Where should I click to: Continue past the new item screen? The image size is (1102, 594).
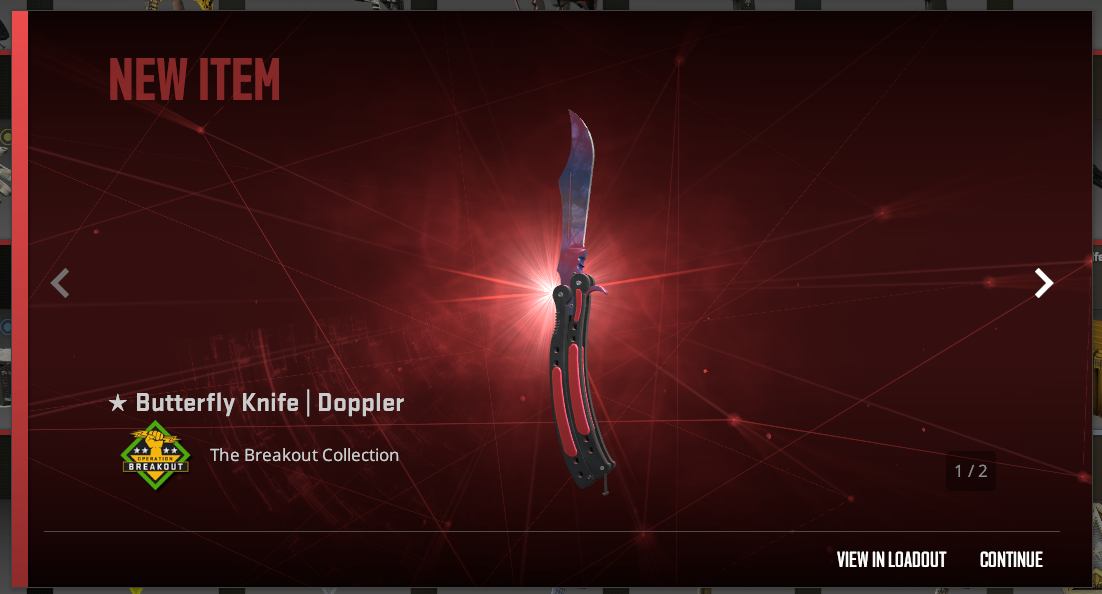point(1011,560)
